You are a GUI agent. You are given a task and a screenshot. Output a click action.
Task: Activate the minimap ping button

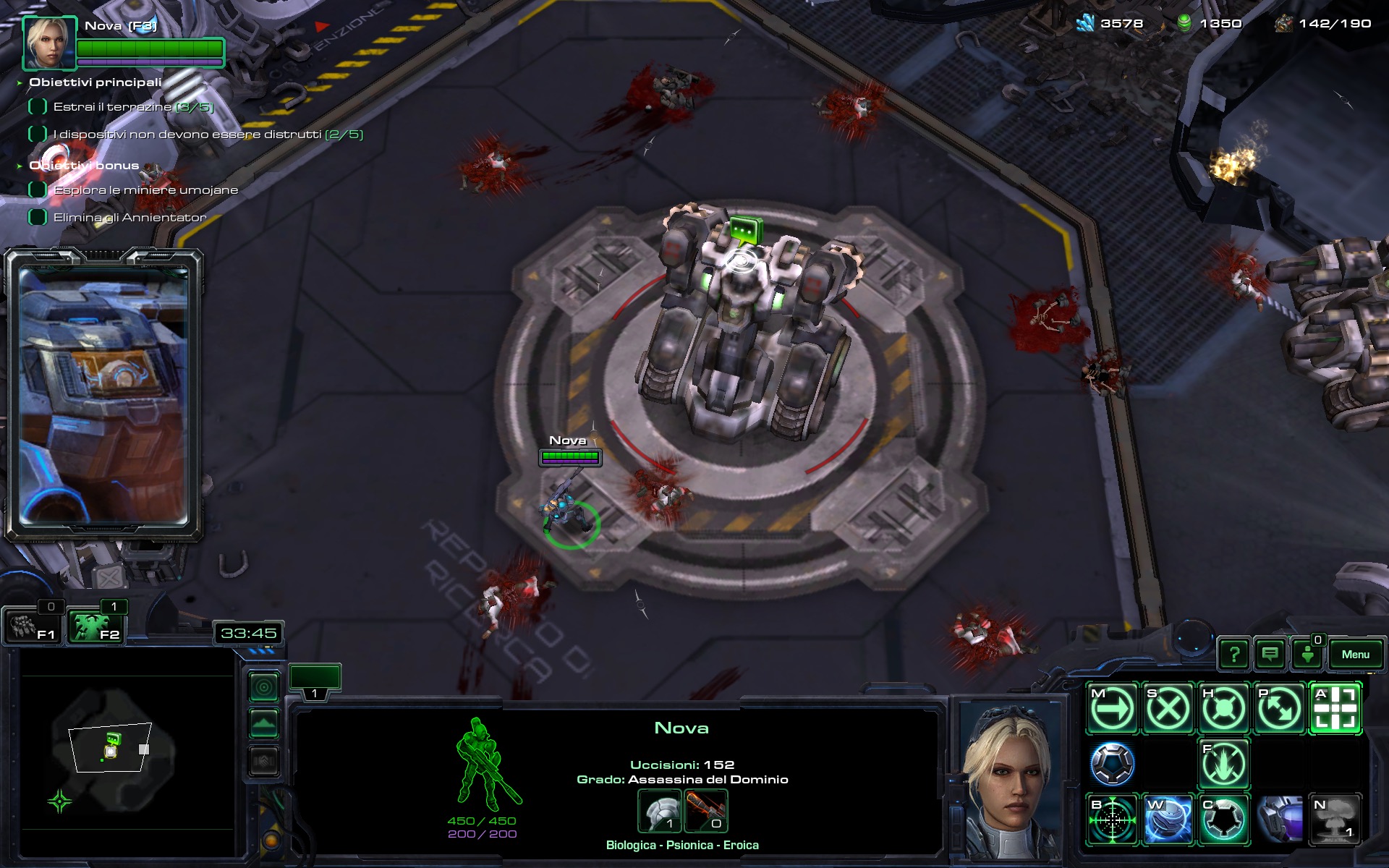264,687
